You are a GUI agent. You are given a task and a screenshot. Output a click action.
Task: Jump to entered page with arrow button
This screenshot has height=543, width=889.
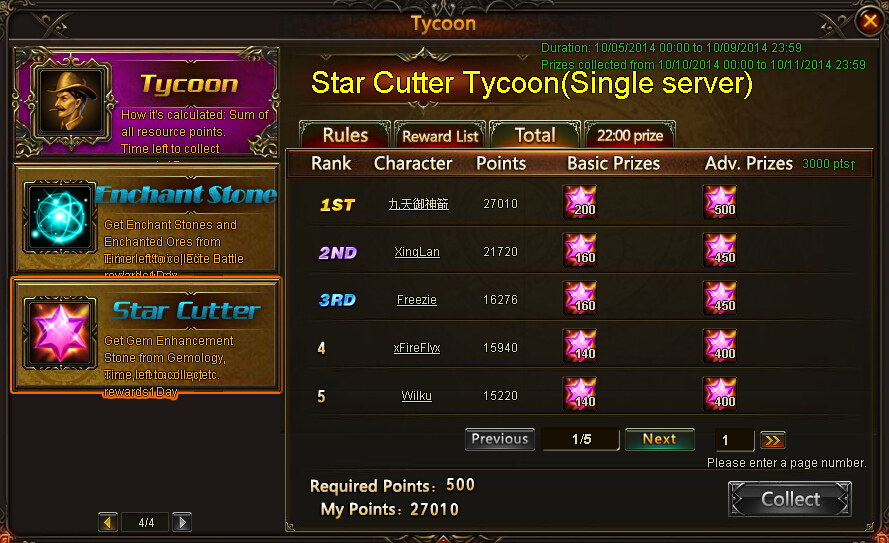[x=772, y=440]
